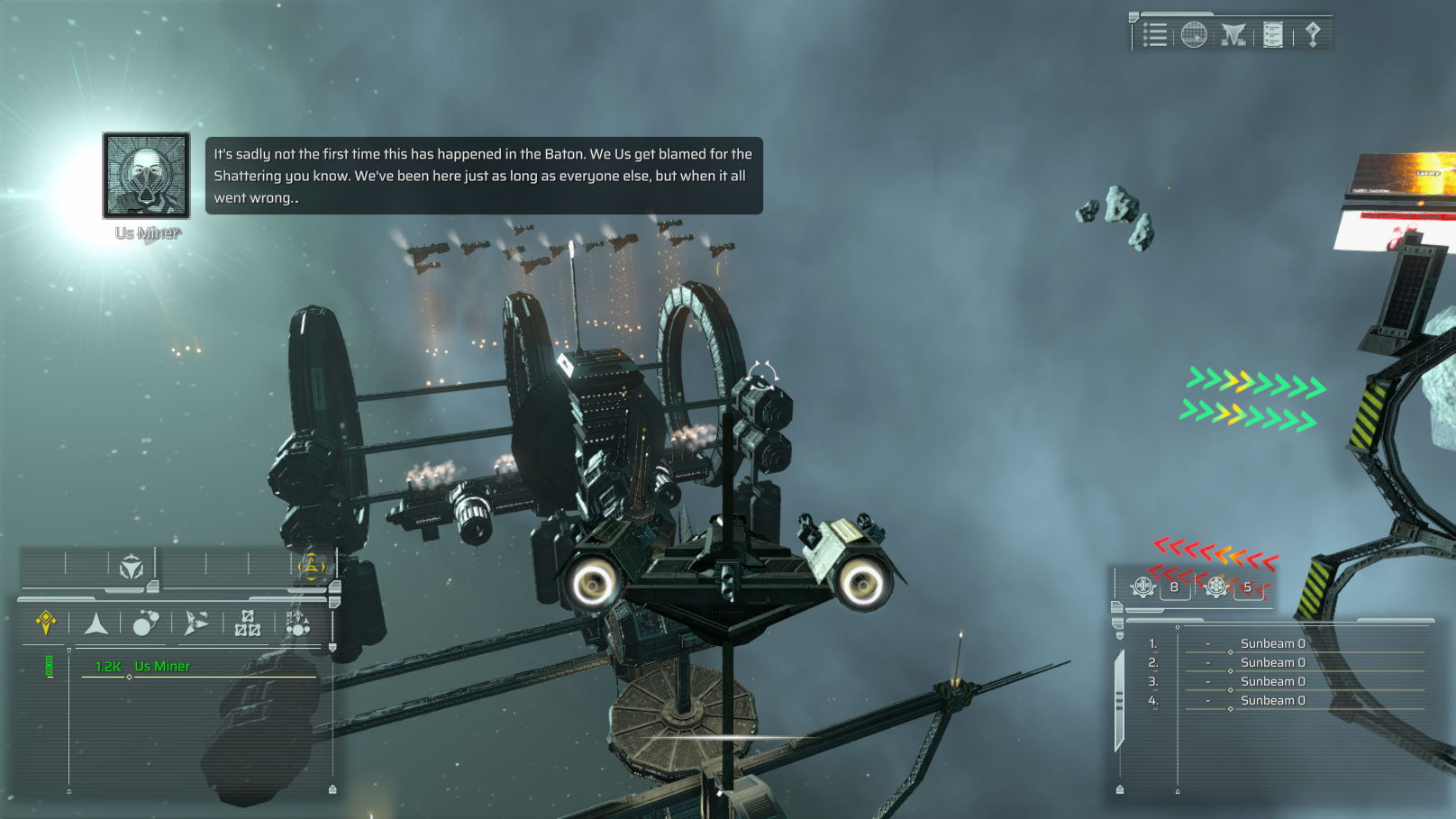Select the single arrowhead ship icon
1456x819 pixels.
click(96, 623)
